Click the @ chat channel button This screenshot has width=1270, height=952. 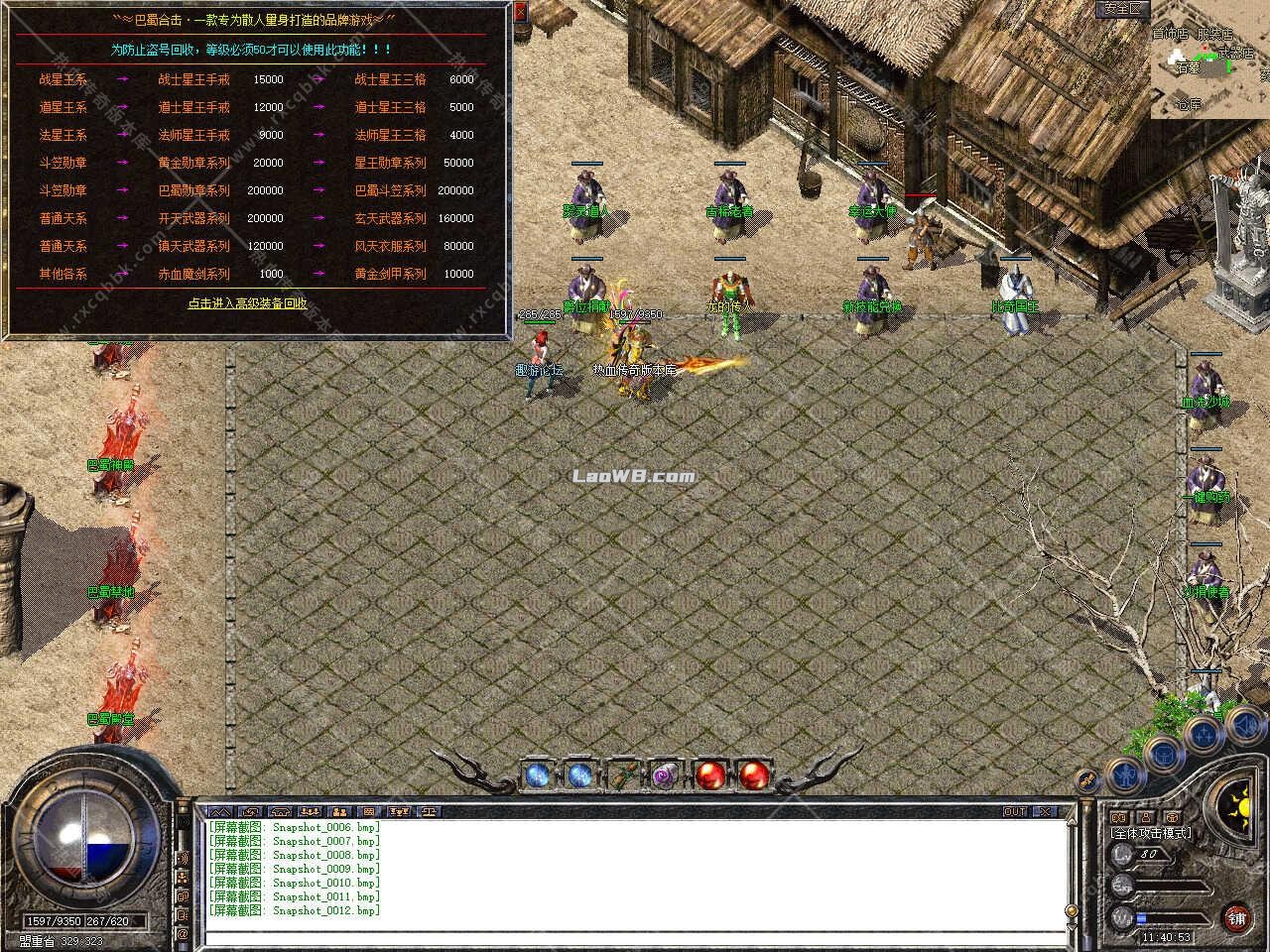click(x=183, y=934)
